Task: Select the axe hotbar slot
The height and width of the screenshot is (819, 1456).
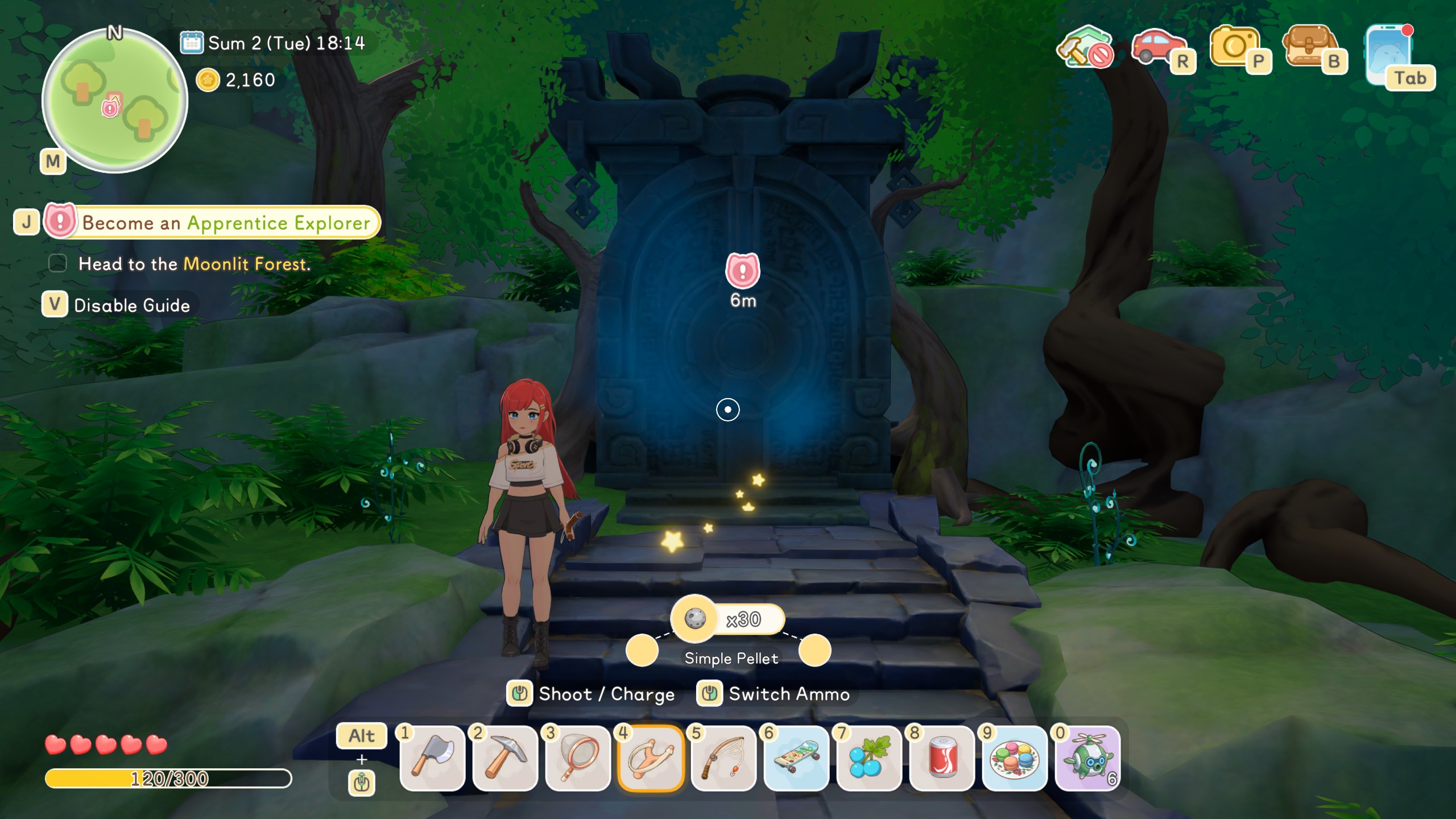Action: pyautogui.click(x=432, y=758)
